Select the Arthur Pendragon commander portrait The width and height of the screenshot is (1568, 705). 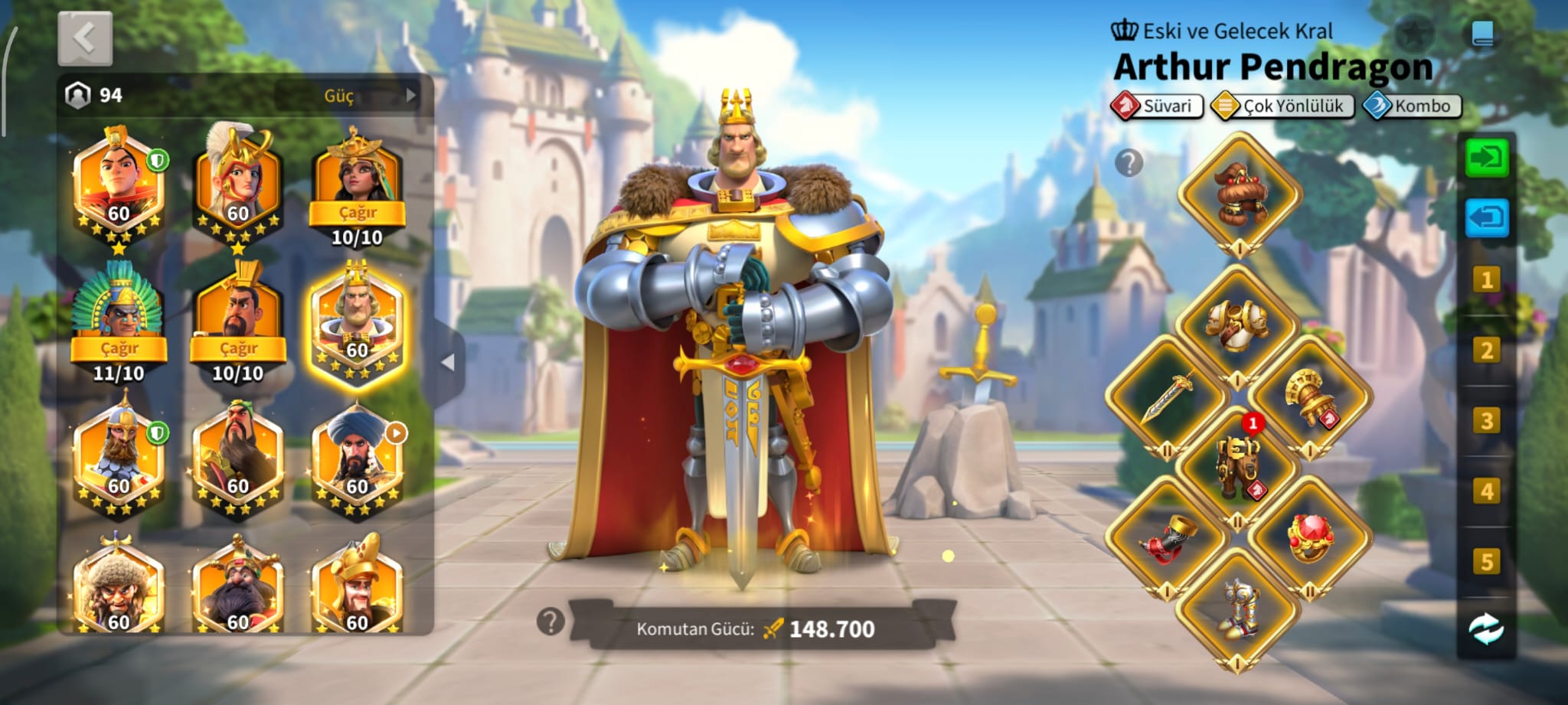[x=357, y=325]
